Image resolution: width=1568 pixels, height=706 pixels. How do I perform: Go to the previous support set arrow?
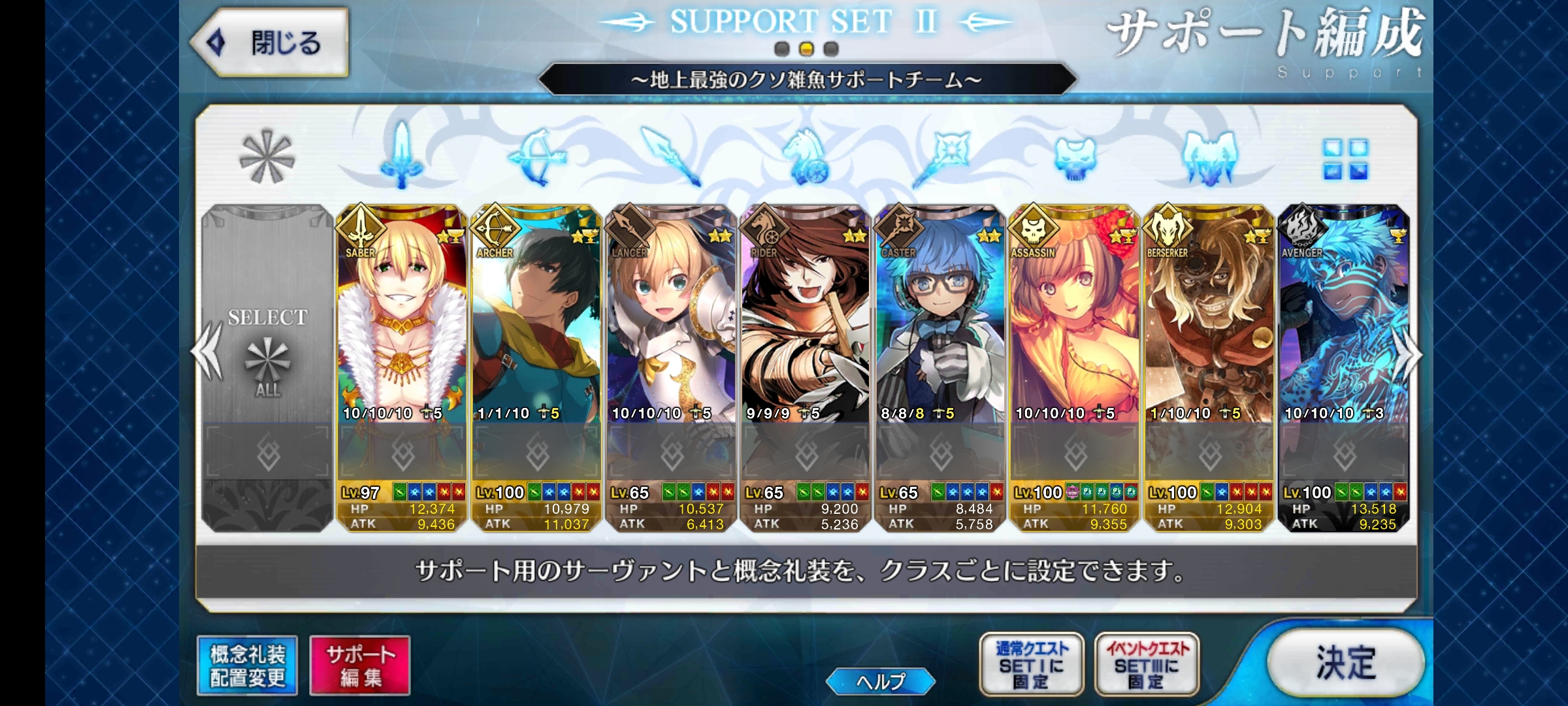[206, 353]
